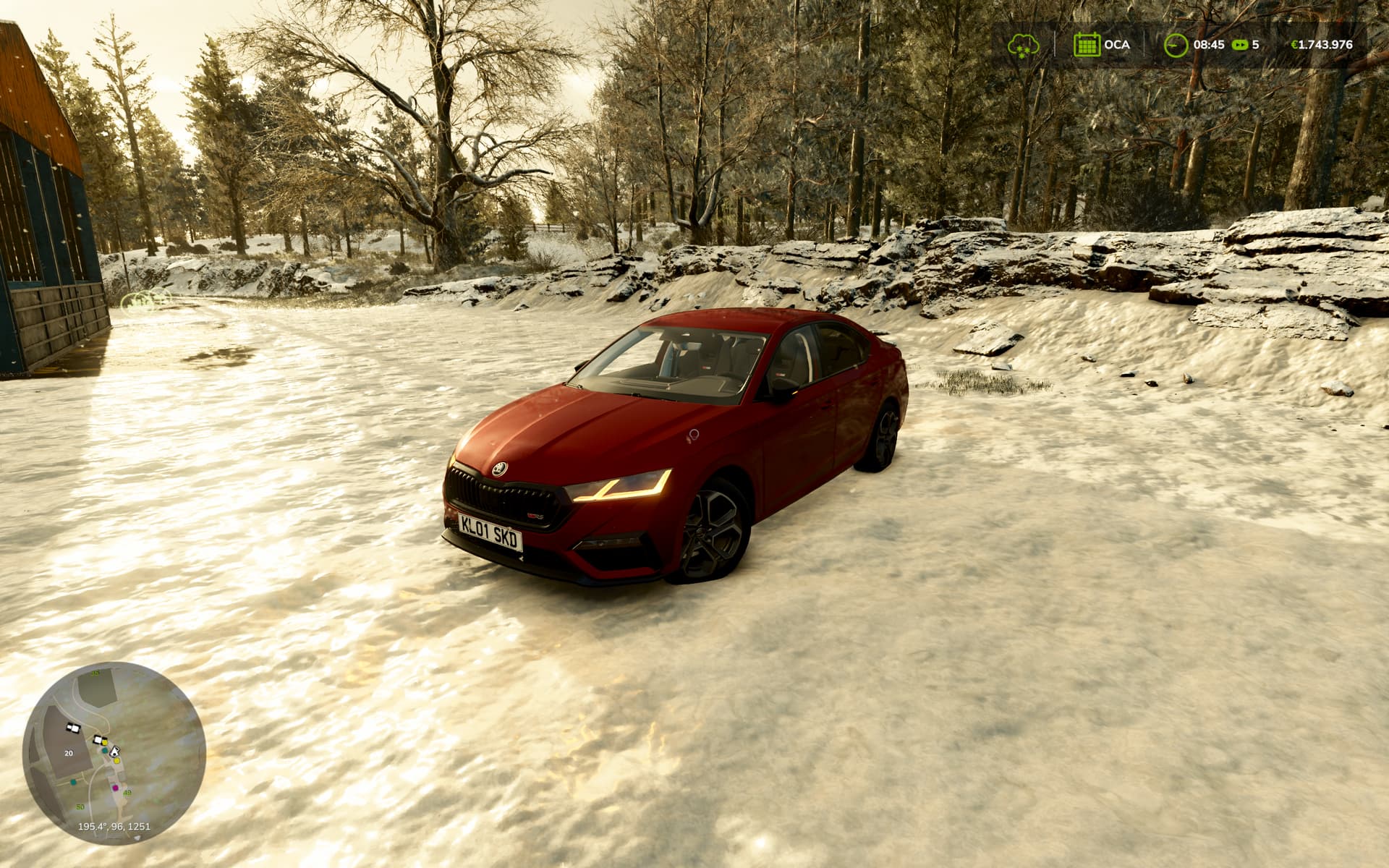Click the fast-forward time scale icon
The image size is (1389, 868).
click(x=1240, y=45)
